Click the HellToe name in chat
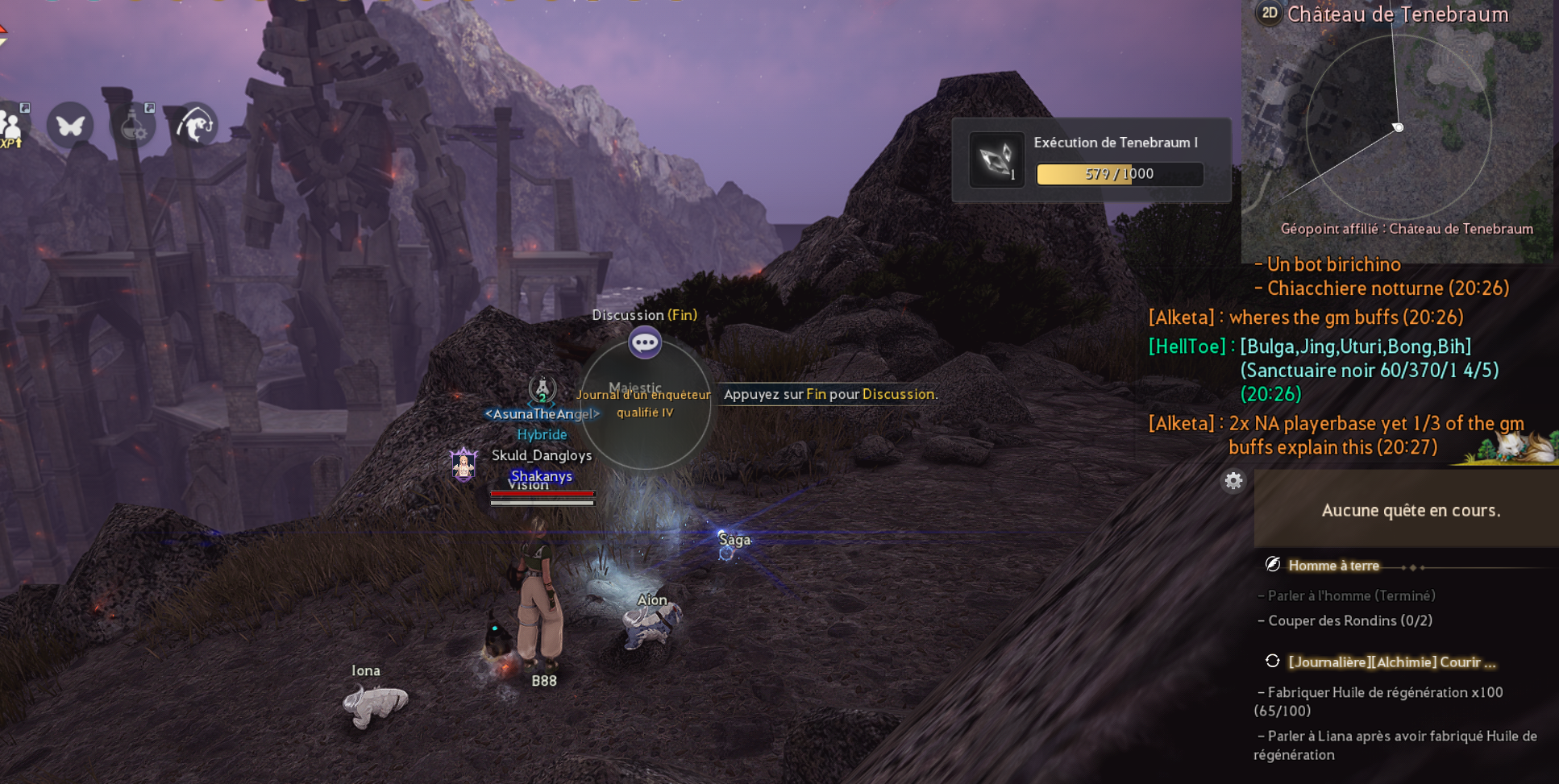The image size is (1559, 784). [x=1187, y=346]
